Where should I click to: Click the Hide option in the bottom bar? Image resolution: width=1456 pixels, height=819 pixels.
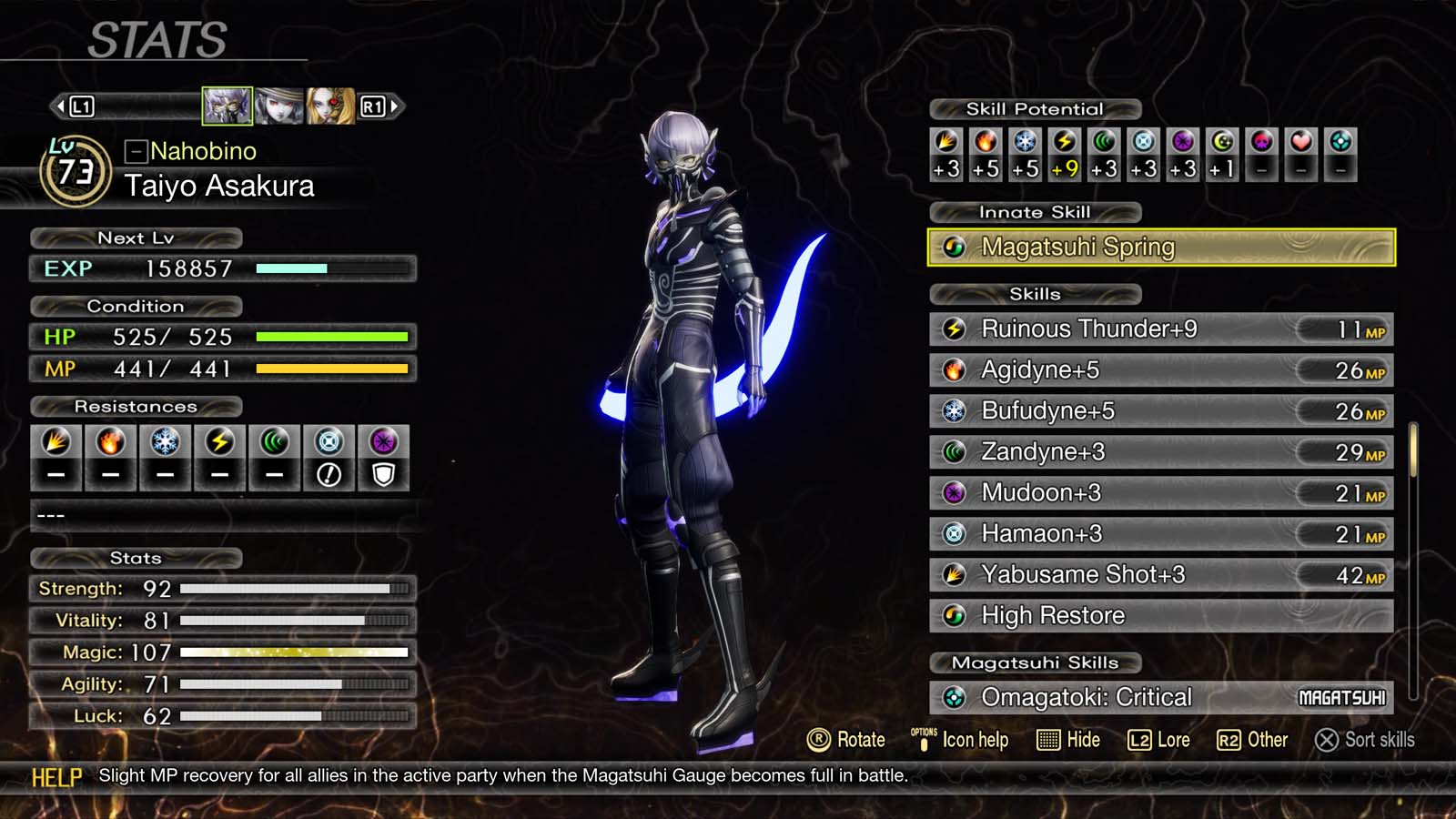[x=1069, y=740]
